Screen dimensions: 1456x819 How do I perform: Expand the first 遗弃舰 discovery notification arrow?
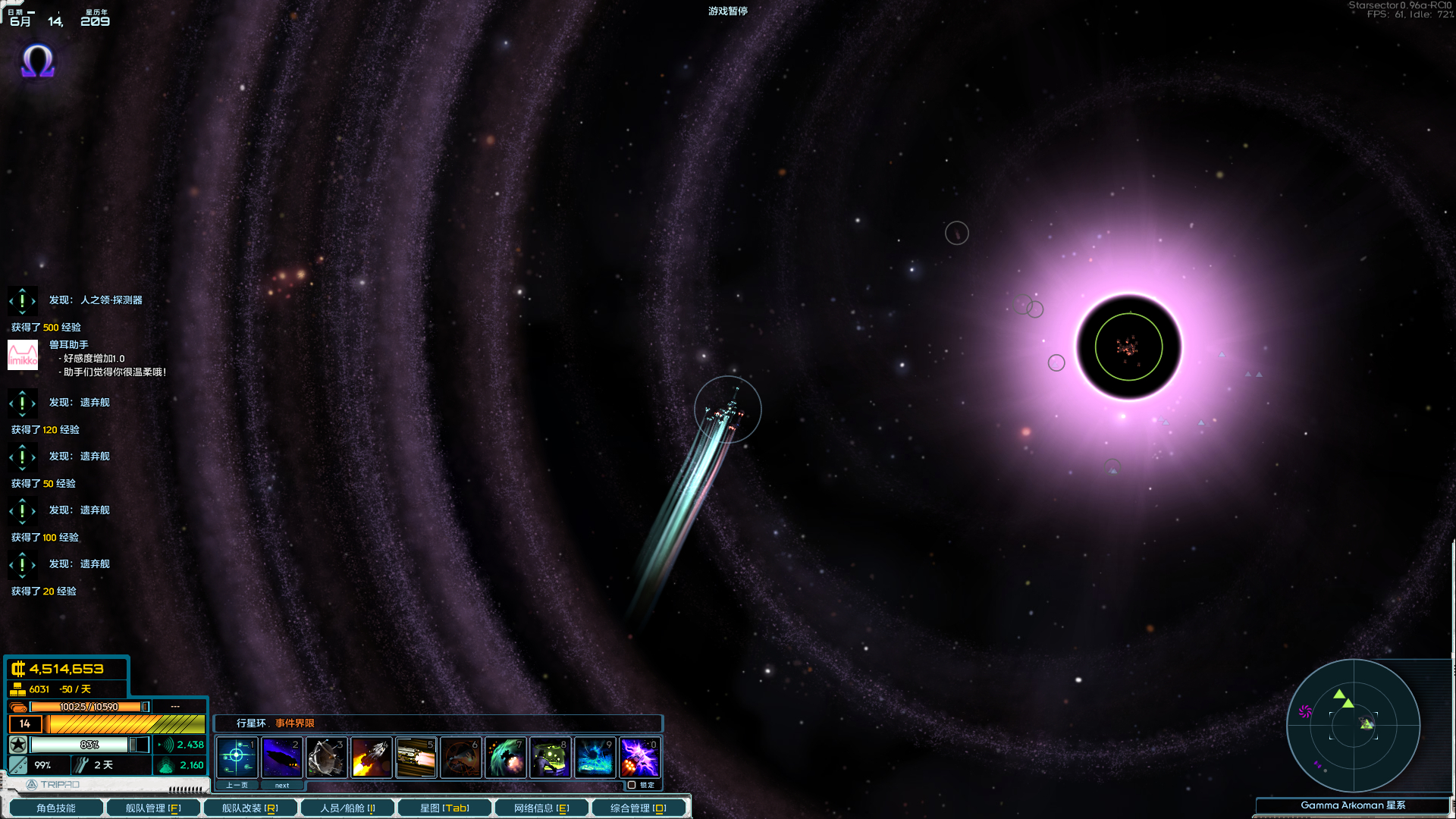coord(23,403)
